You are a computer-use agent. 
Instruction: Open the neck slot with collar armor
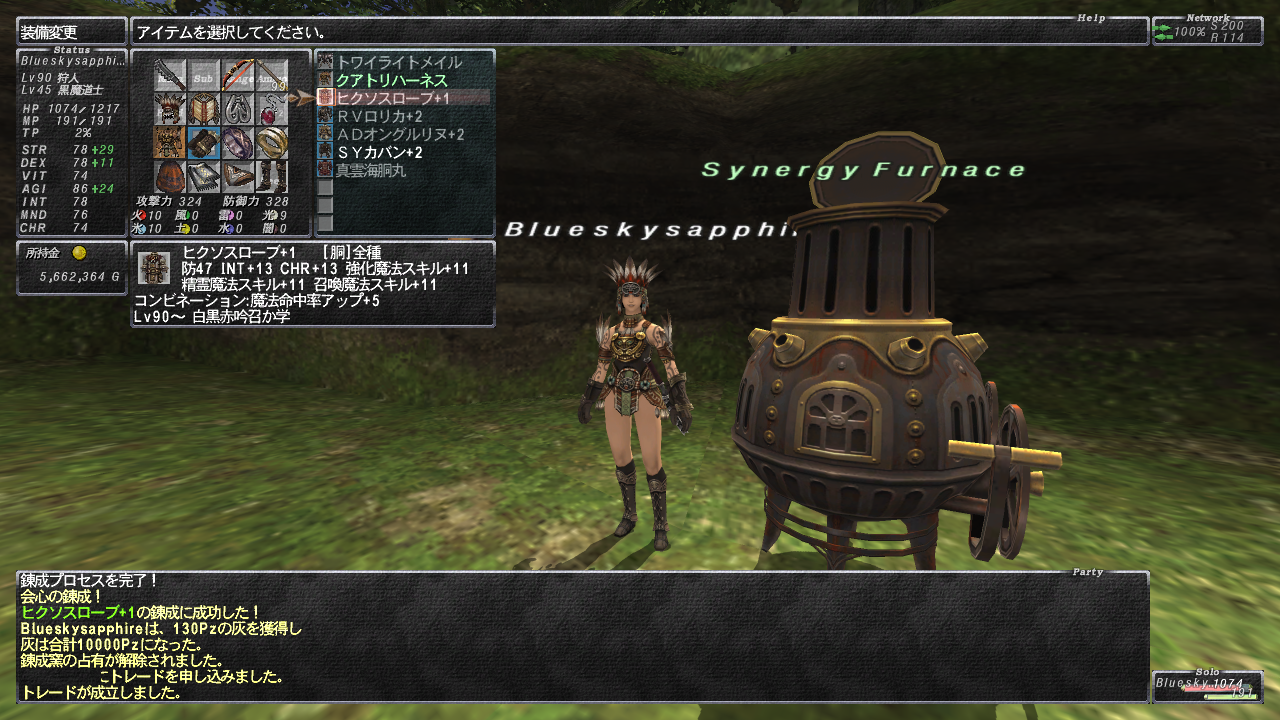[203, 109]
